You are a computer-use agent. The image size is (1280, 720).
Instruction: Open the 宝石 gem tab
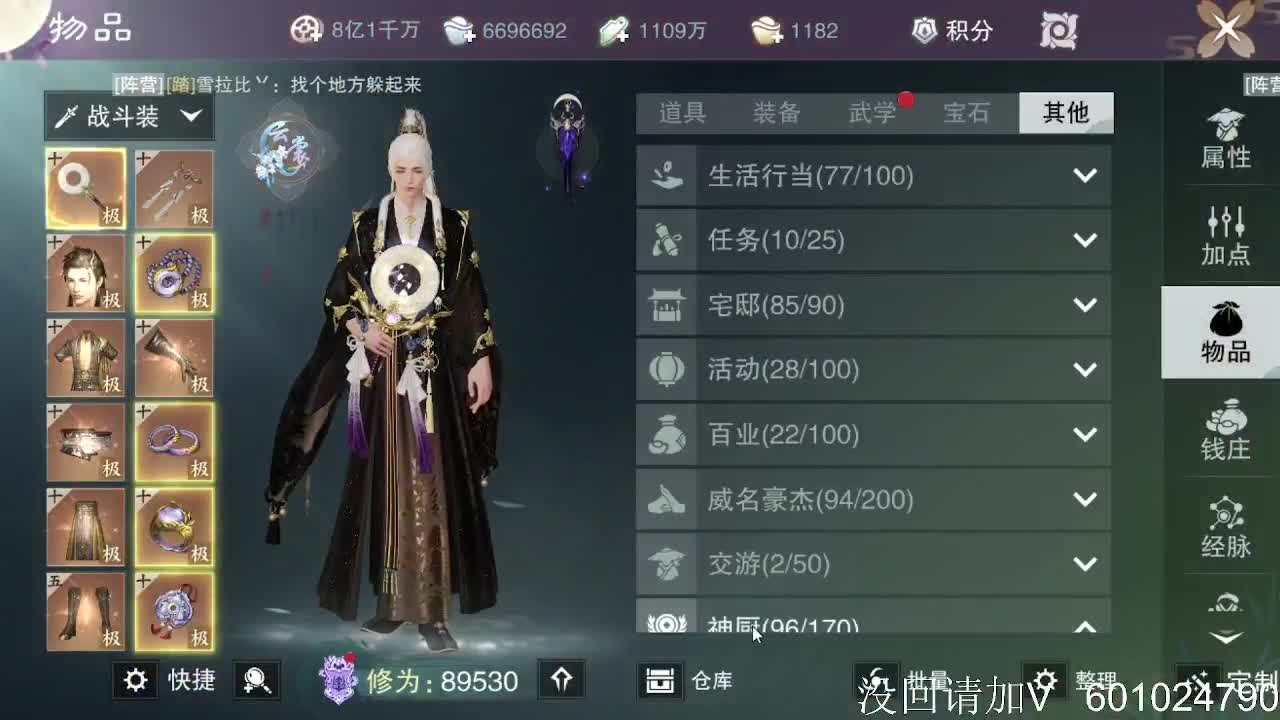pos(969,113)
